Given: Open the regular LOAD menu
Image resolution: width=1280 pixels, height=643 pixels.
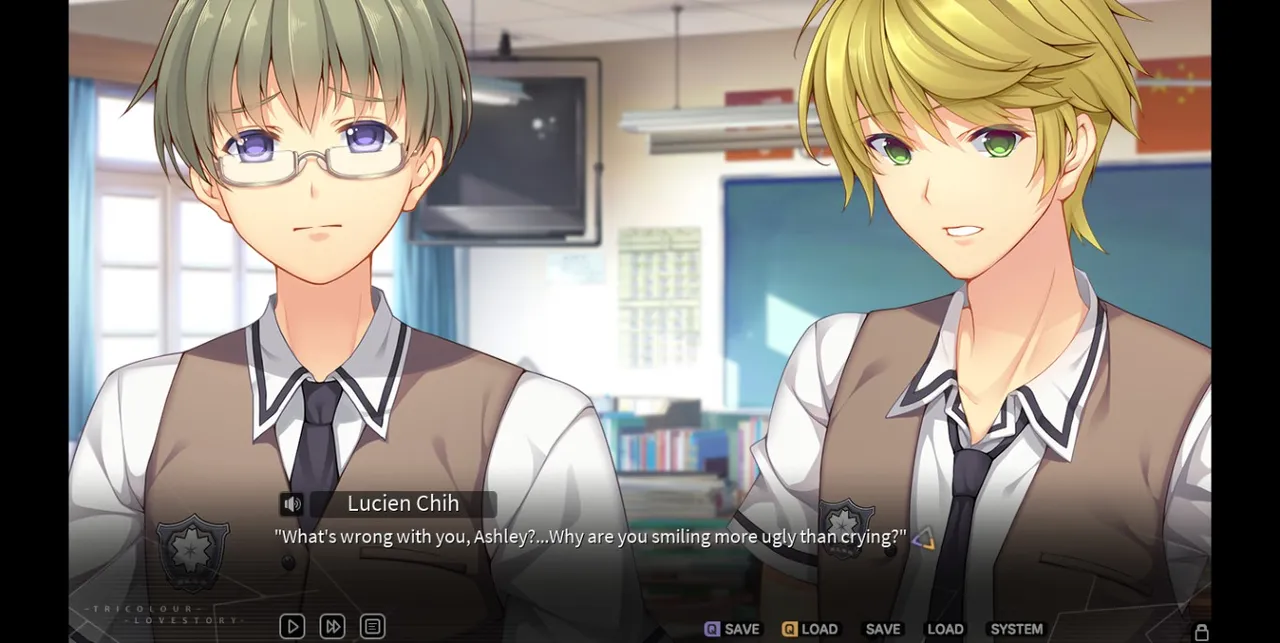Looking at the screenshot, I should (x=945, y=629).
